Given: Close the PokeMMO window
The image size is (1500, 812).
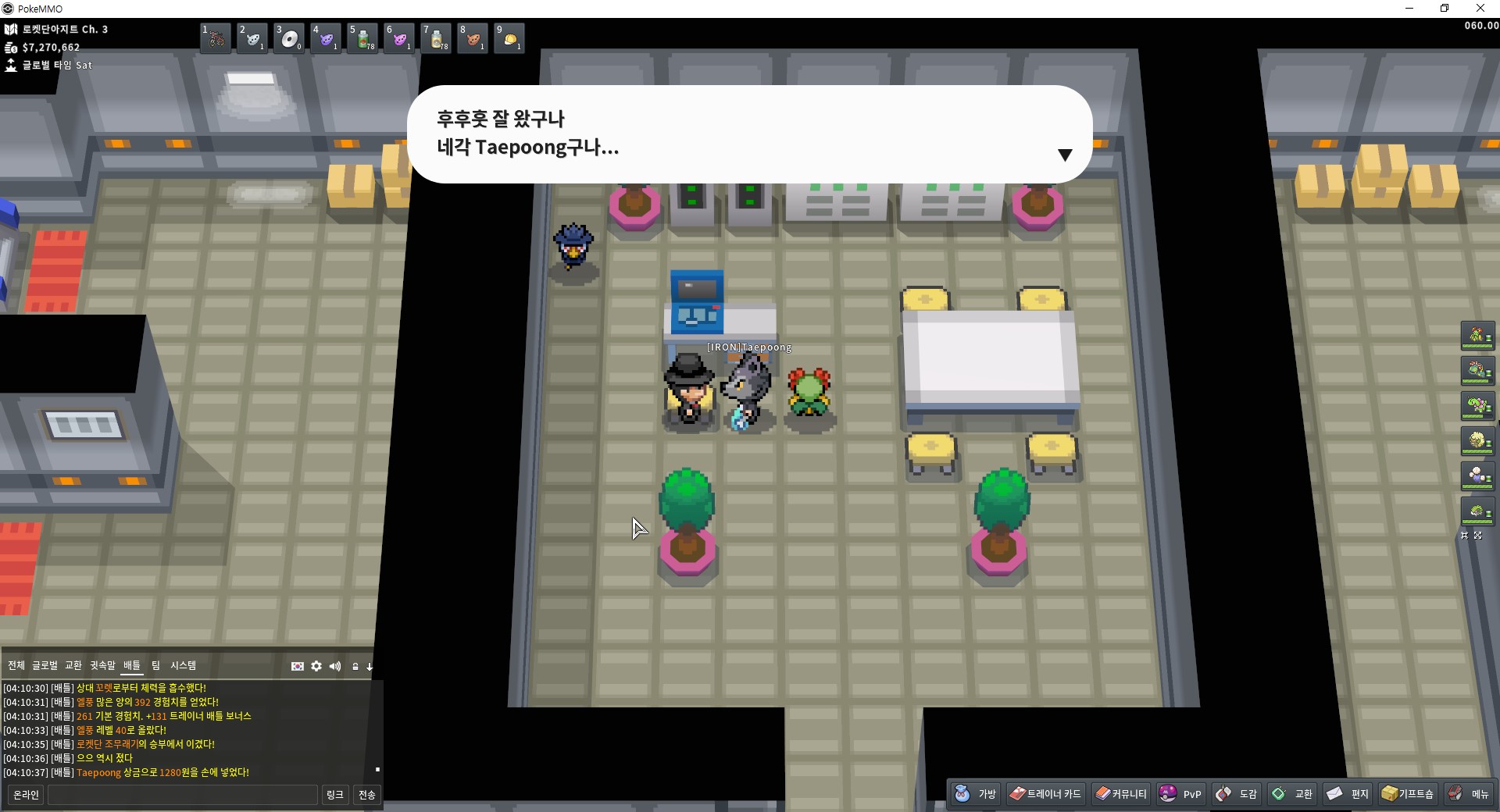Looking at the screenshot, I should 1480,9.
